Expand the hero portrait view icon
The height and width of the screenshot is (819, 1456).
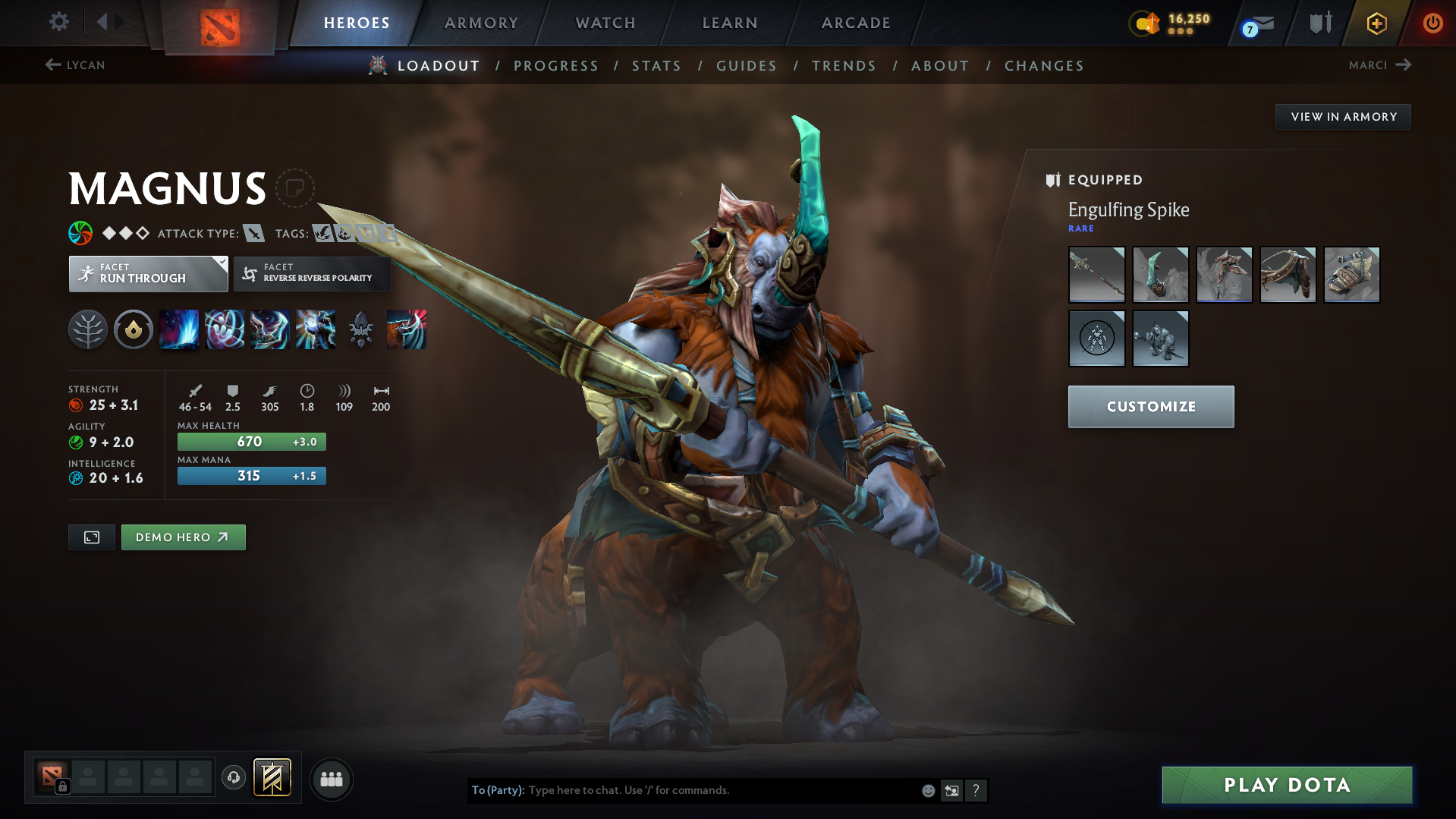pyautogui.click(x=91, y=537)
